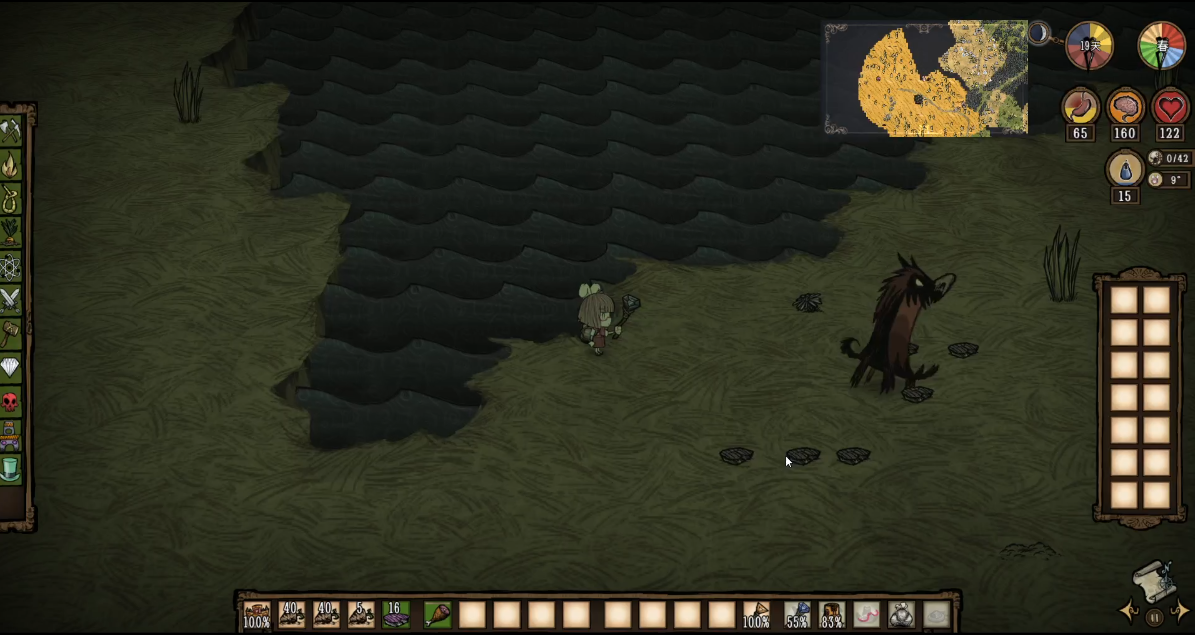Select the purple item stack of 16

pyautogui.click(x=396, y=614)
